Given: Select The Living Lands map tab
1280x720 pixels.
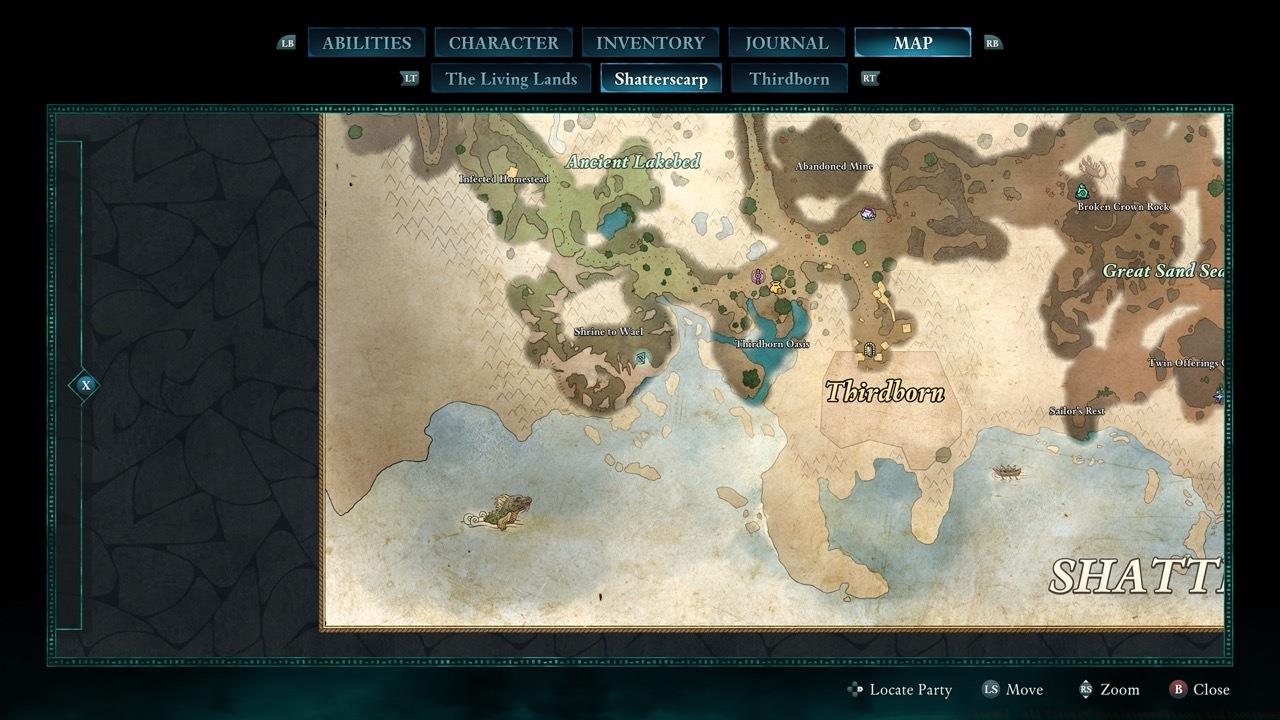Looking at the screenshot, I should coord(510,77).
